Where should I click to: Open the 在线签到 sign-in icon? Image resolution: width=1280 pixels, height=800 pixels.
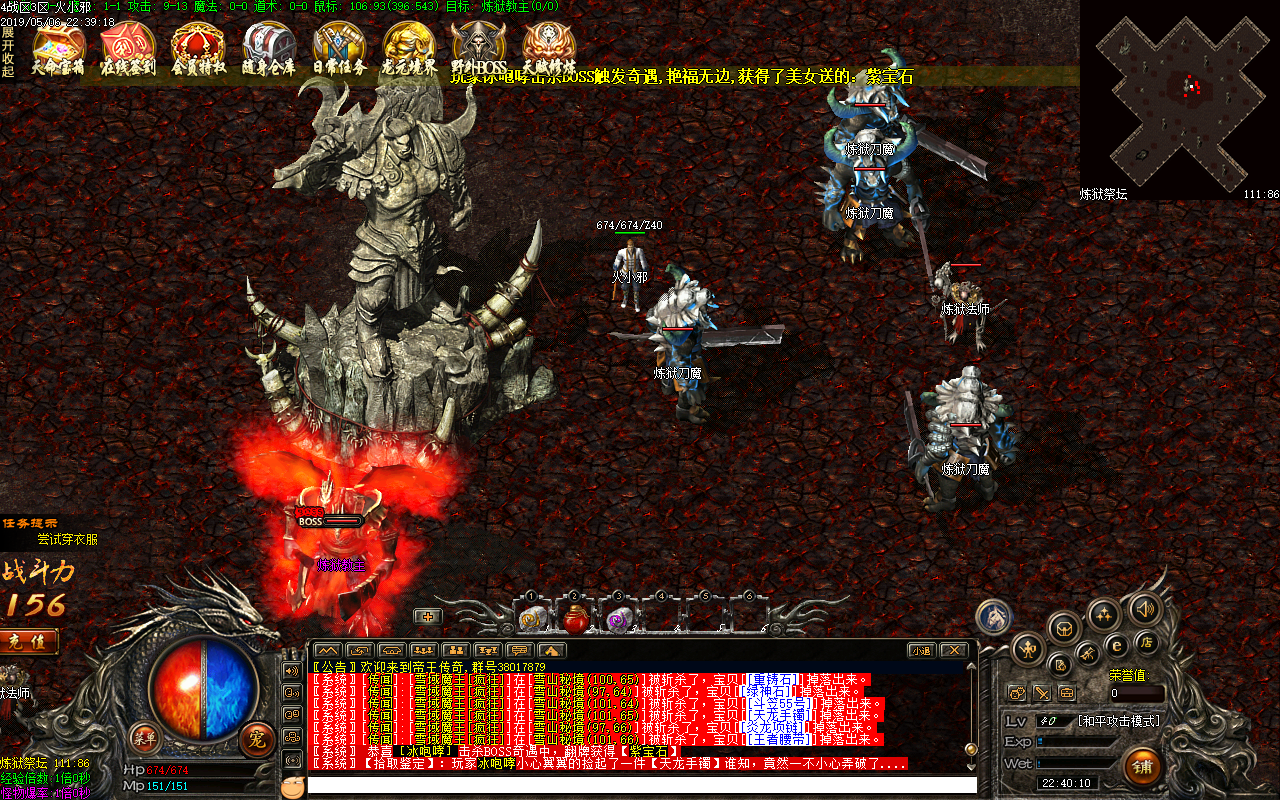click(128, 47)
